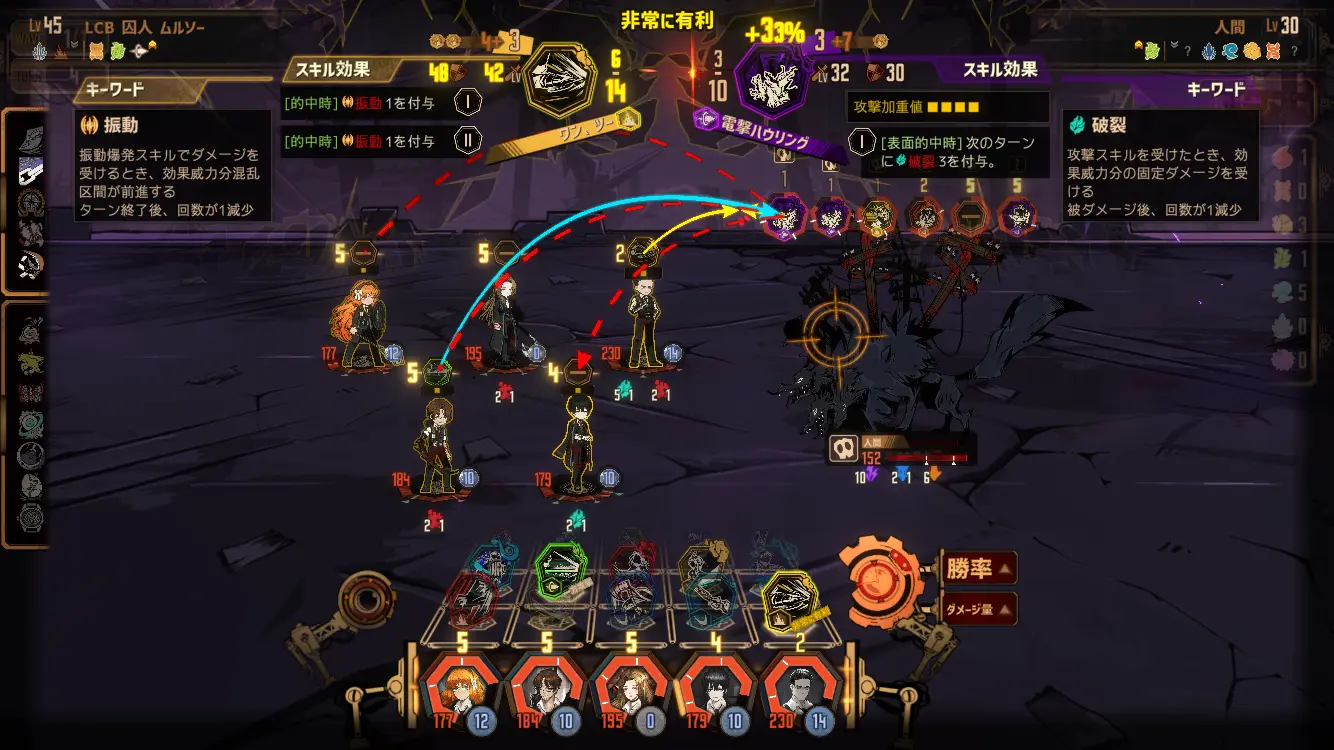Target the yellow enemy skill slot
1334x750 pixels.
[x=878, y=215]
